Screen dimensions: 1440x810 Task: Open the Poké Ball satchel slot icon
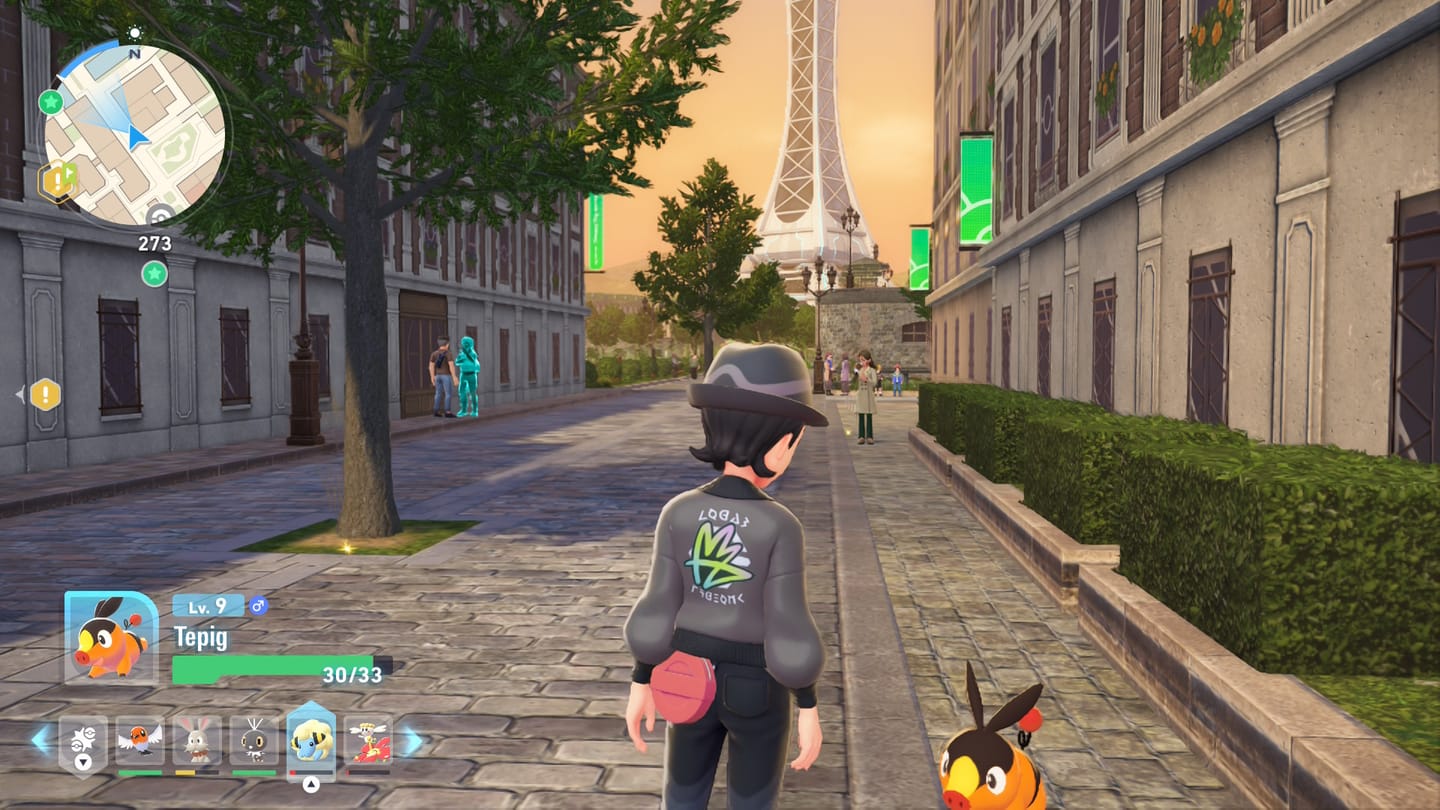[83, 739]
